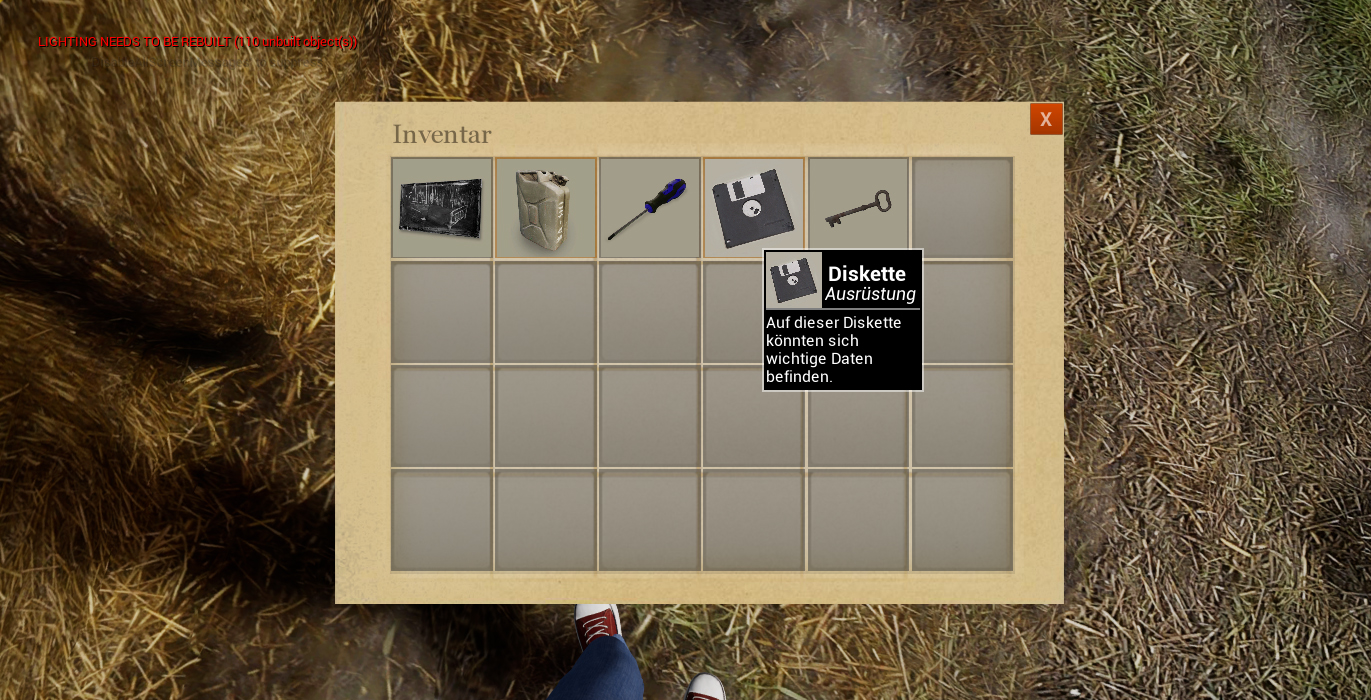Image resolution: width=1371 pixels, height=700 pixels.
Task: Select the old key inventory slot
Action: 858,208
